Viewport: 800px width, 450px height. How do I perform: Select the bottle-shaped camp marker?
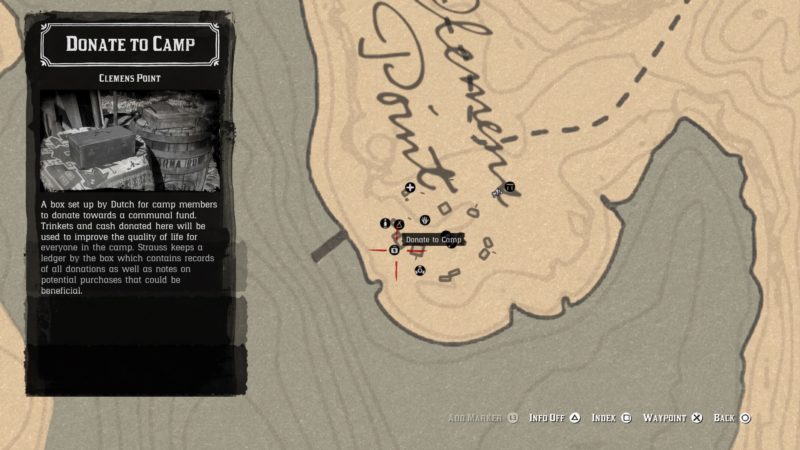point(385,223)
